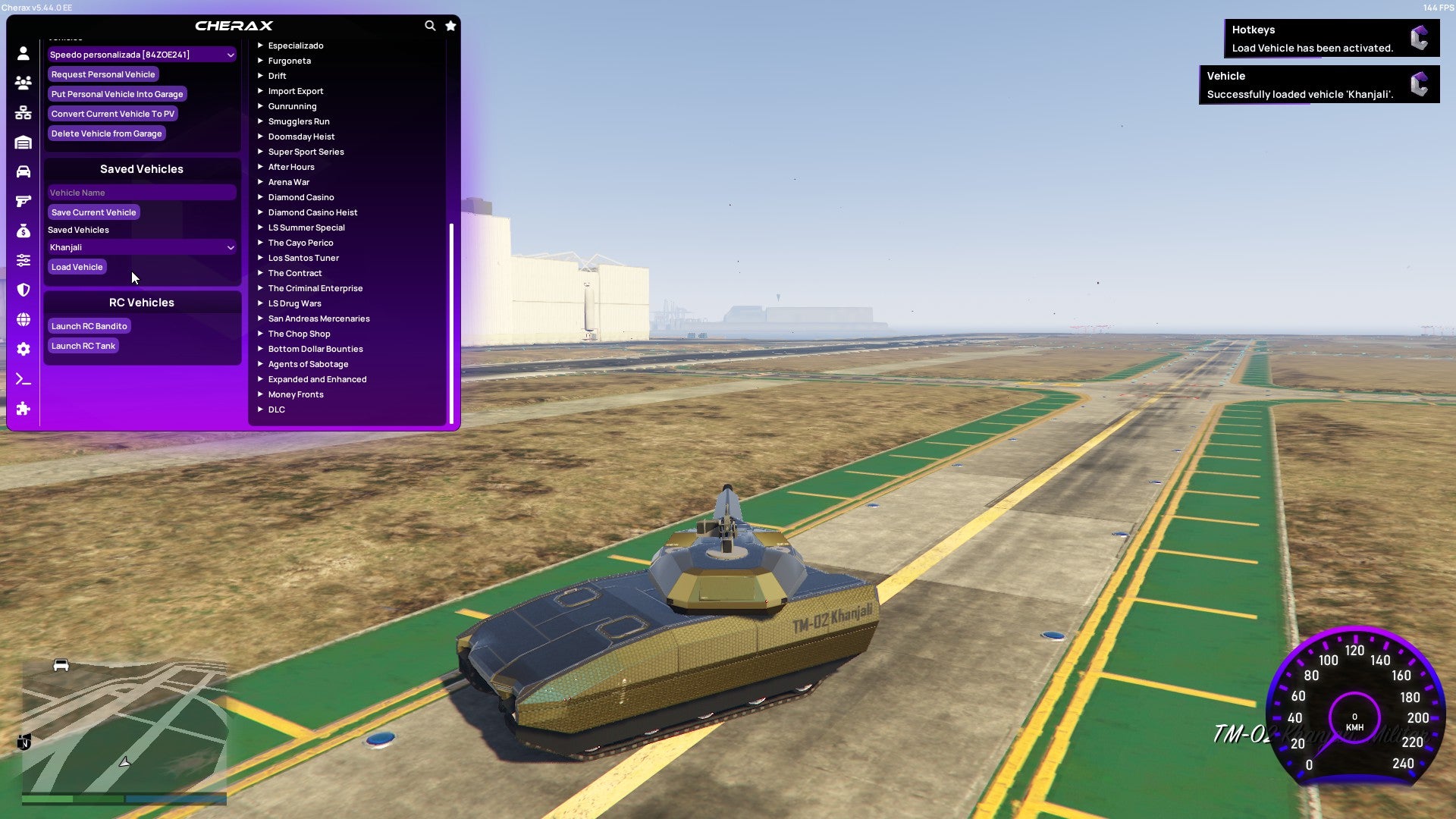The image size is (1456, 819).
Task: Open the weapons menu gun icon
Action: pos(23,201)
